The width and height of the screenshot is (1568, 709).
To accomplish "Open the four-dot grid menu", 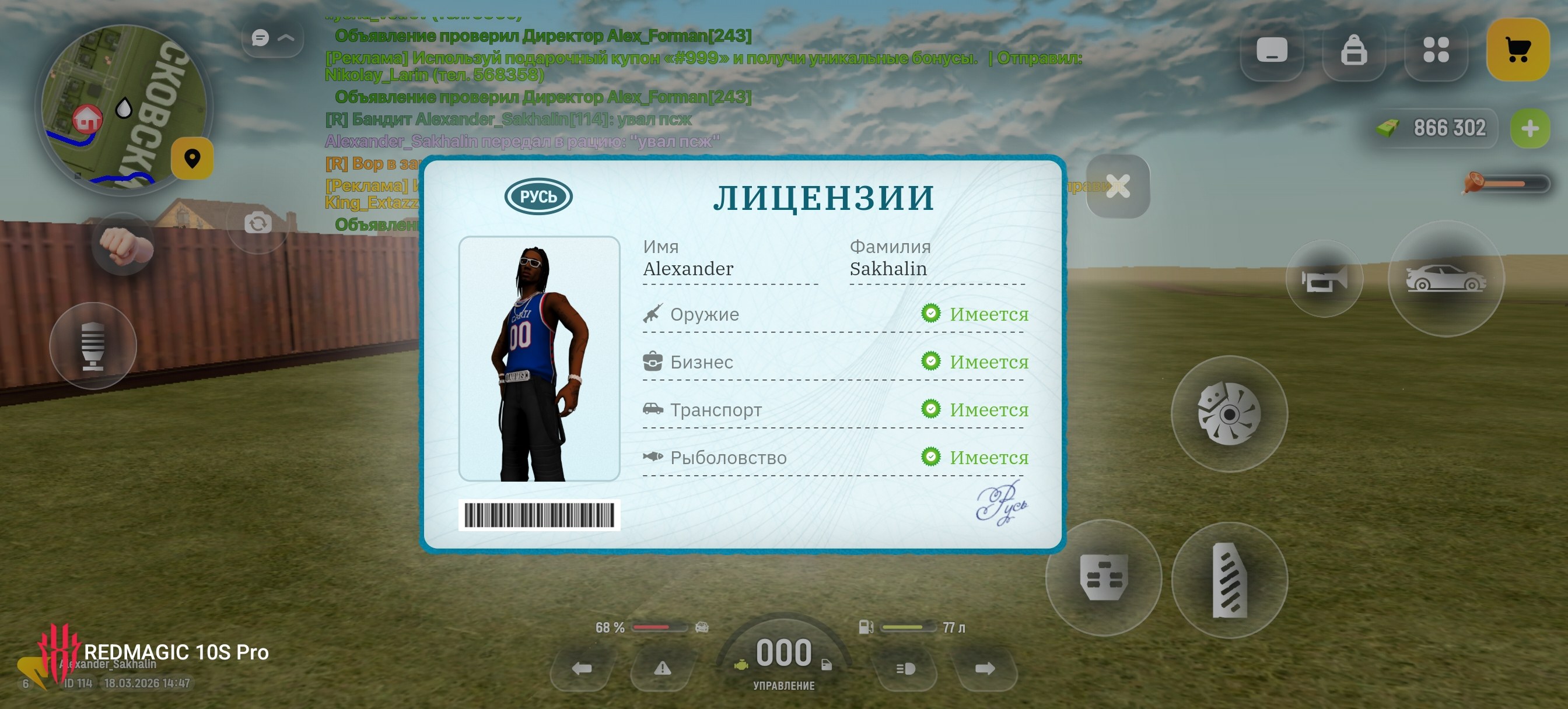I will (1436, 50).
